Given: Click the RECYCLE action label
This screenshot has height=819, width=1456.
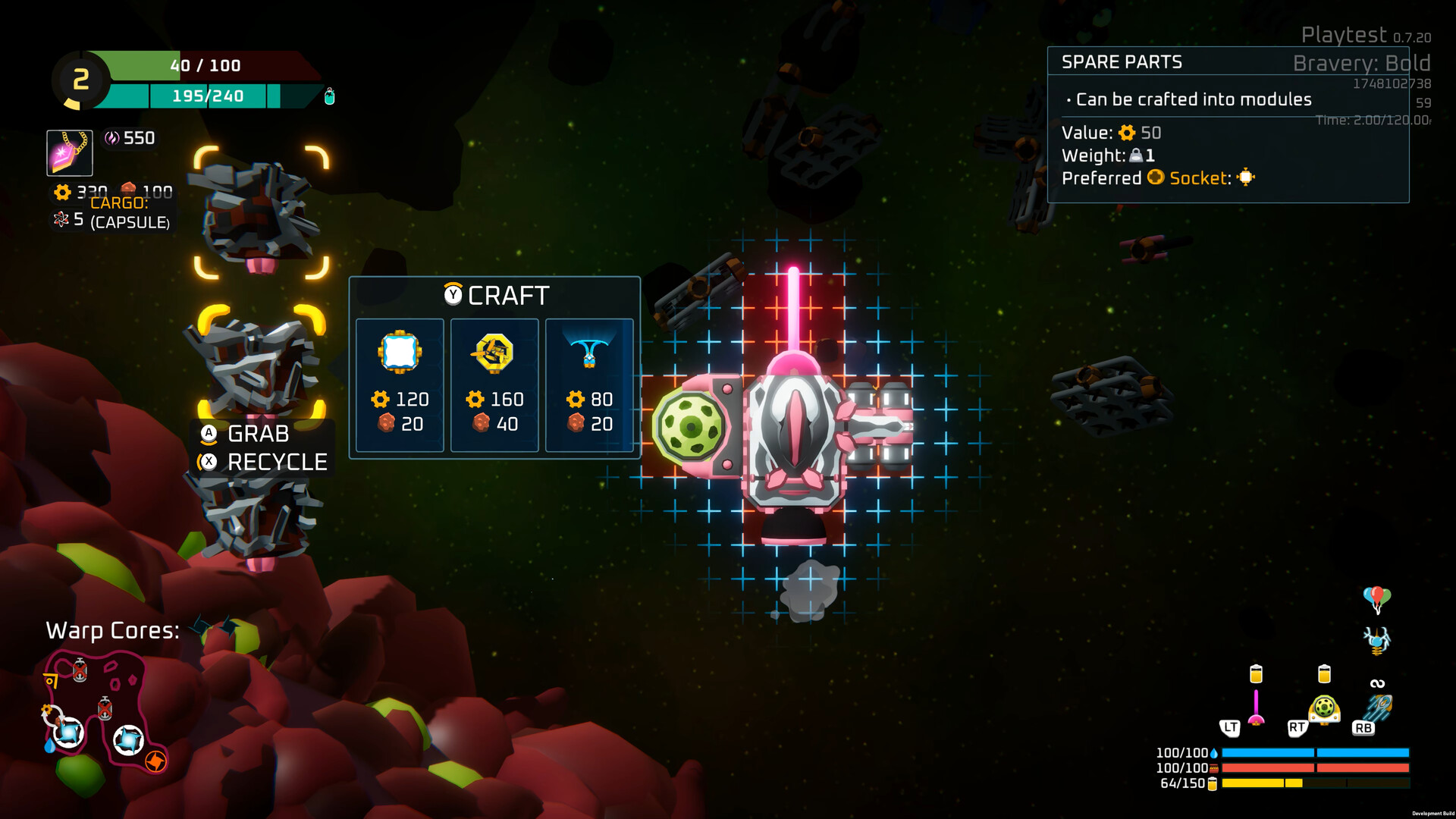Looking at the screenshot, I should (277, 462).
